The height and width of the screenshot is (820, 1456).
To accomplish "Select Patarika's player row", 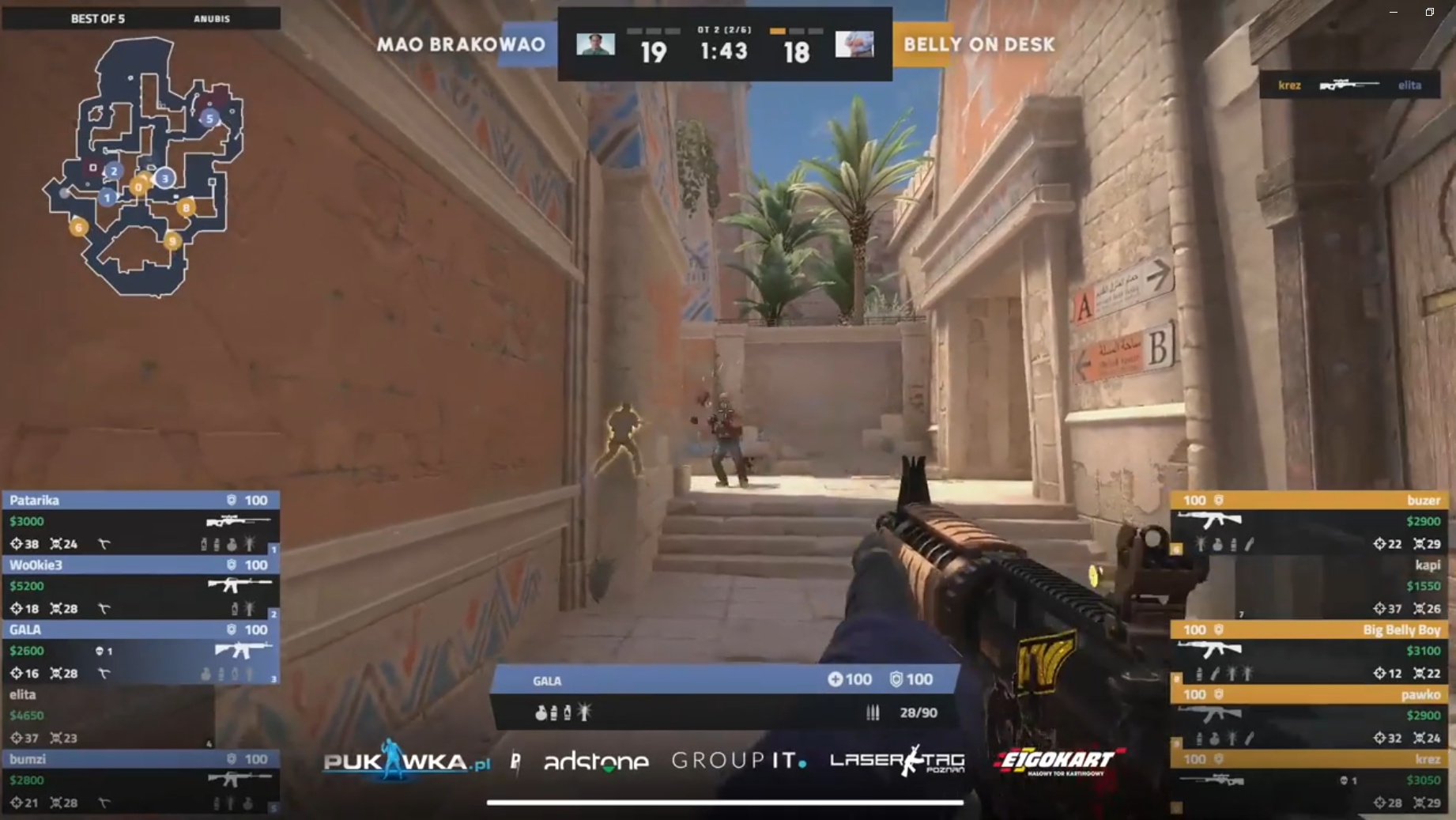I will pyautogui.click(x=140, y=522).
